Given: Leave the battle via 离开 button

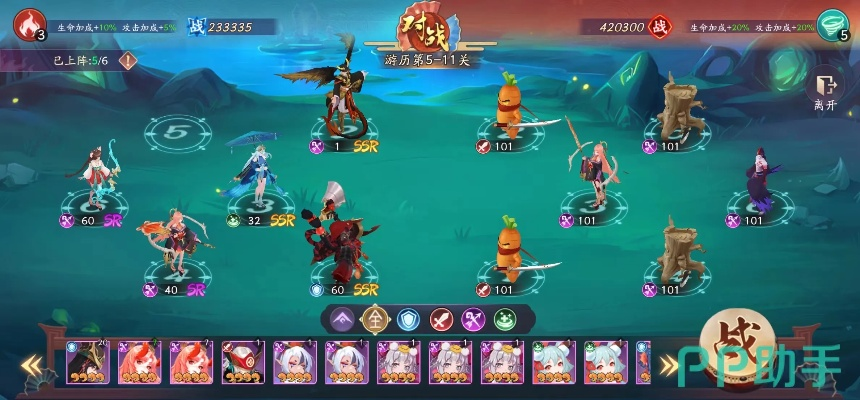Looking at the screenshot, I should point(825,91).
